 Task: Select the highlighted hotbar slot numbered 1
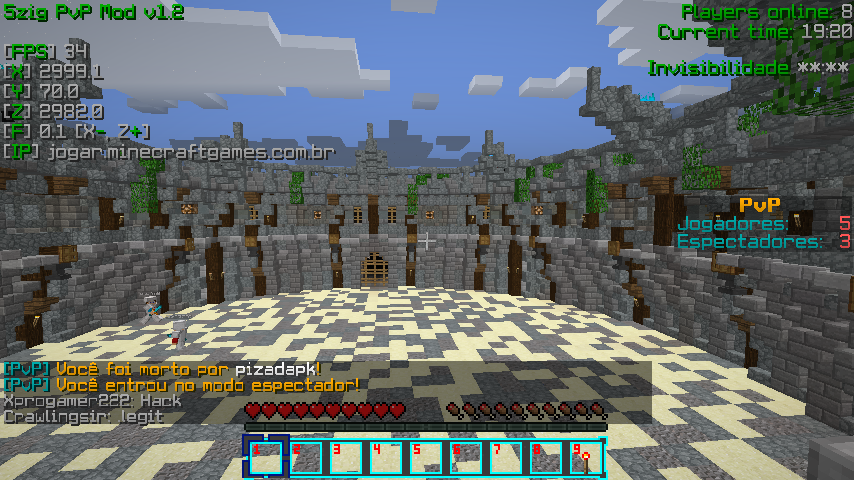(266, 458)
